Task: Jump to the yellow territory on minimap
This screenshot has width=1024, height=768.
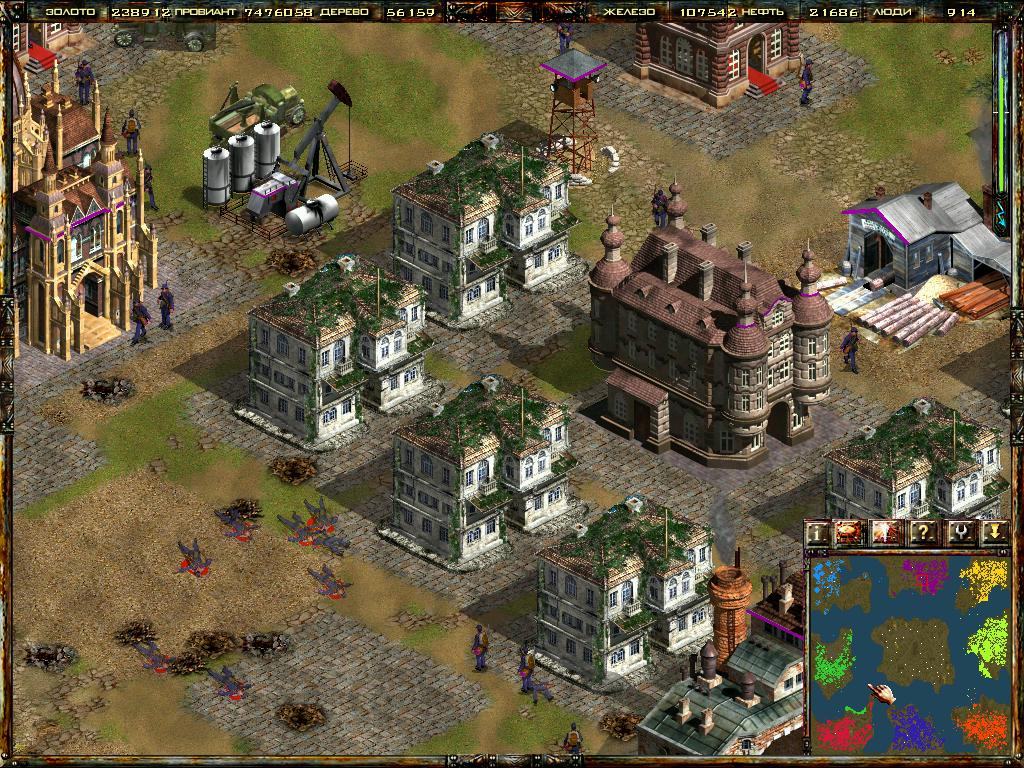Action: pyautogui.click(x=985, y=580)
